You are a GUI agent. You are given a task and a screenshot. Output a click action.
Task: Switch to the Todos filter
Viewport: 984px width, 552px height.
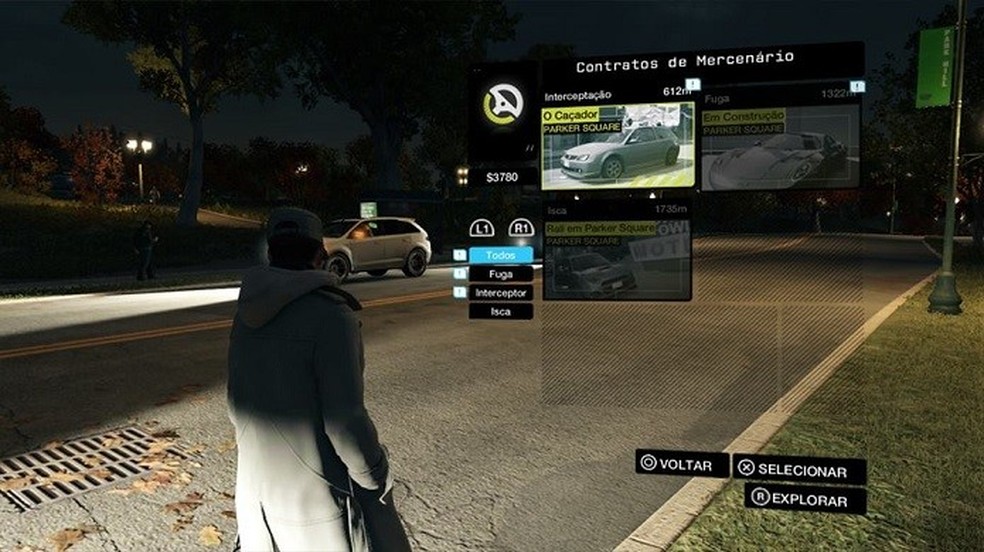click(500, 255)
